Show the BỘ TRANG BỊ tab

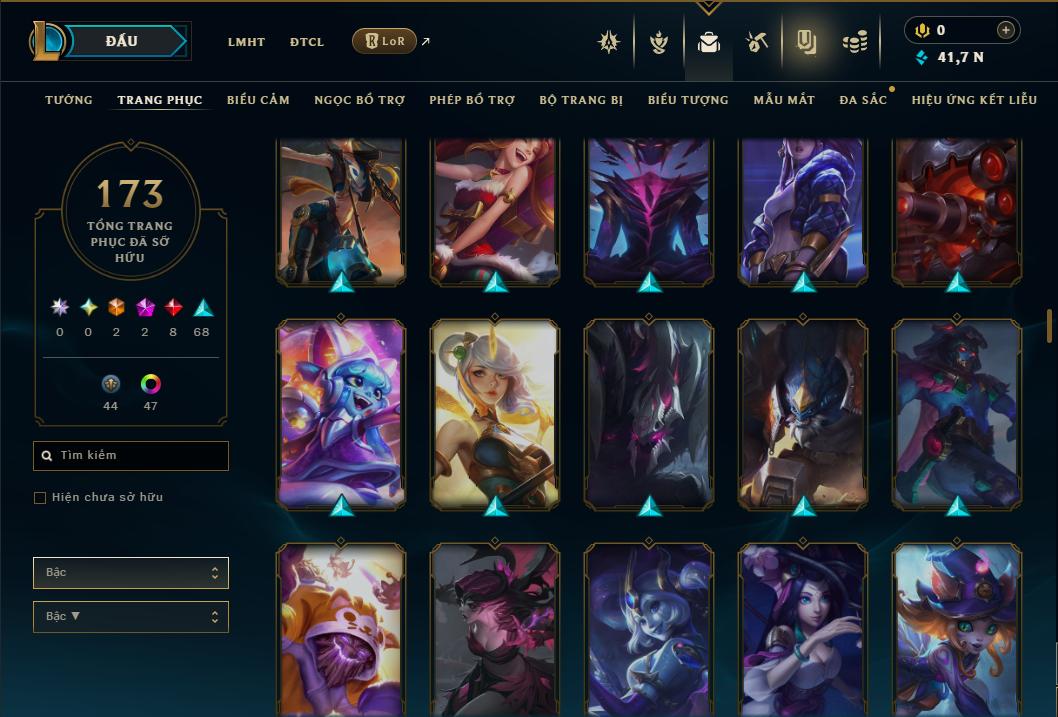581,100
